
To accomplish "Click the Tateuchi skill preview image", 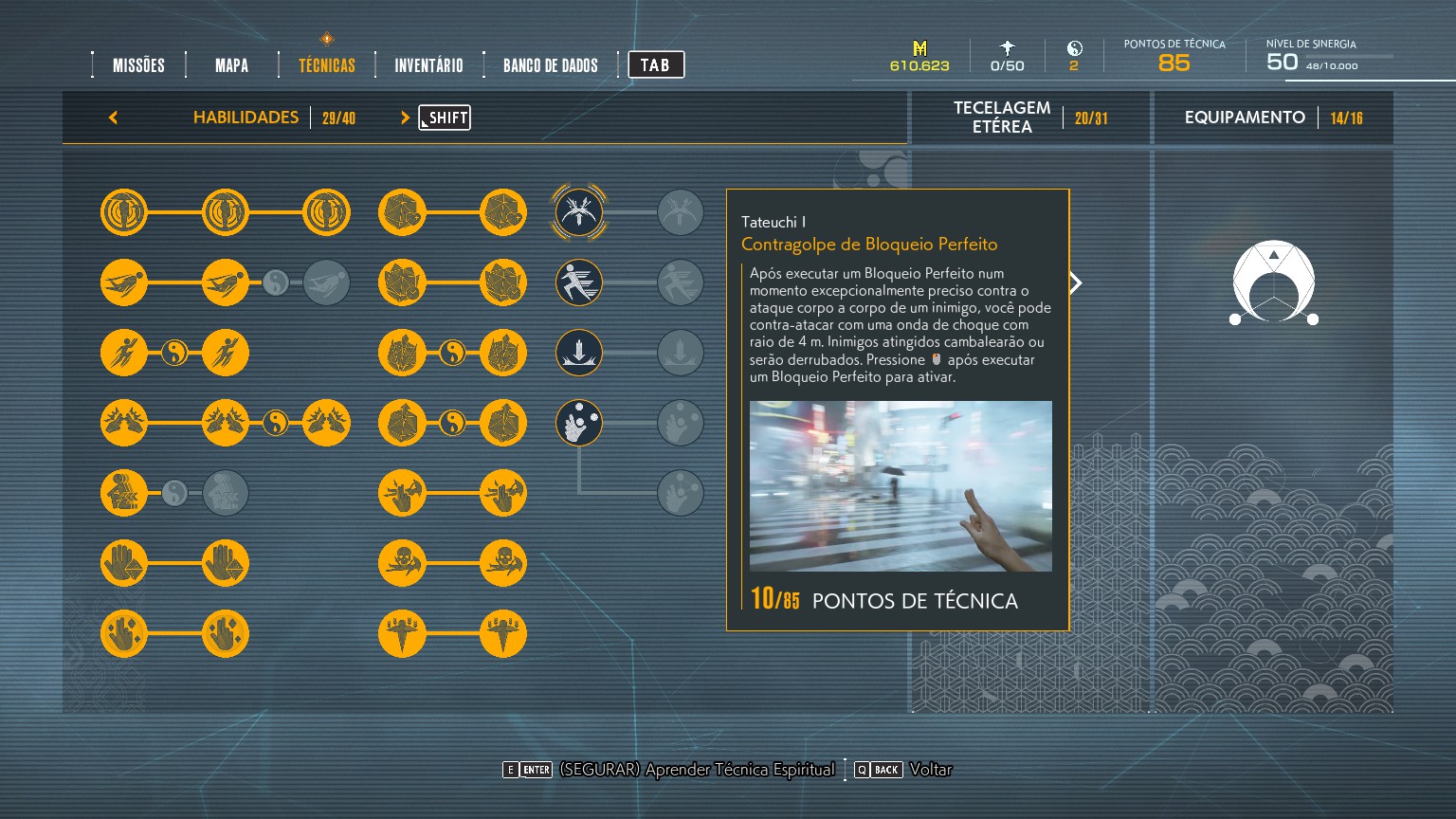I will (x=900, y=485).
